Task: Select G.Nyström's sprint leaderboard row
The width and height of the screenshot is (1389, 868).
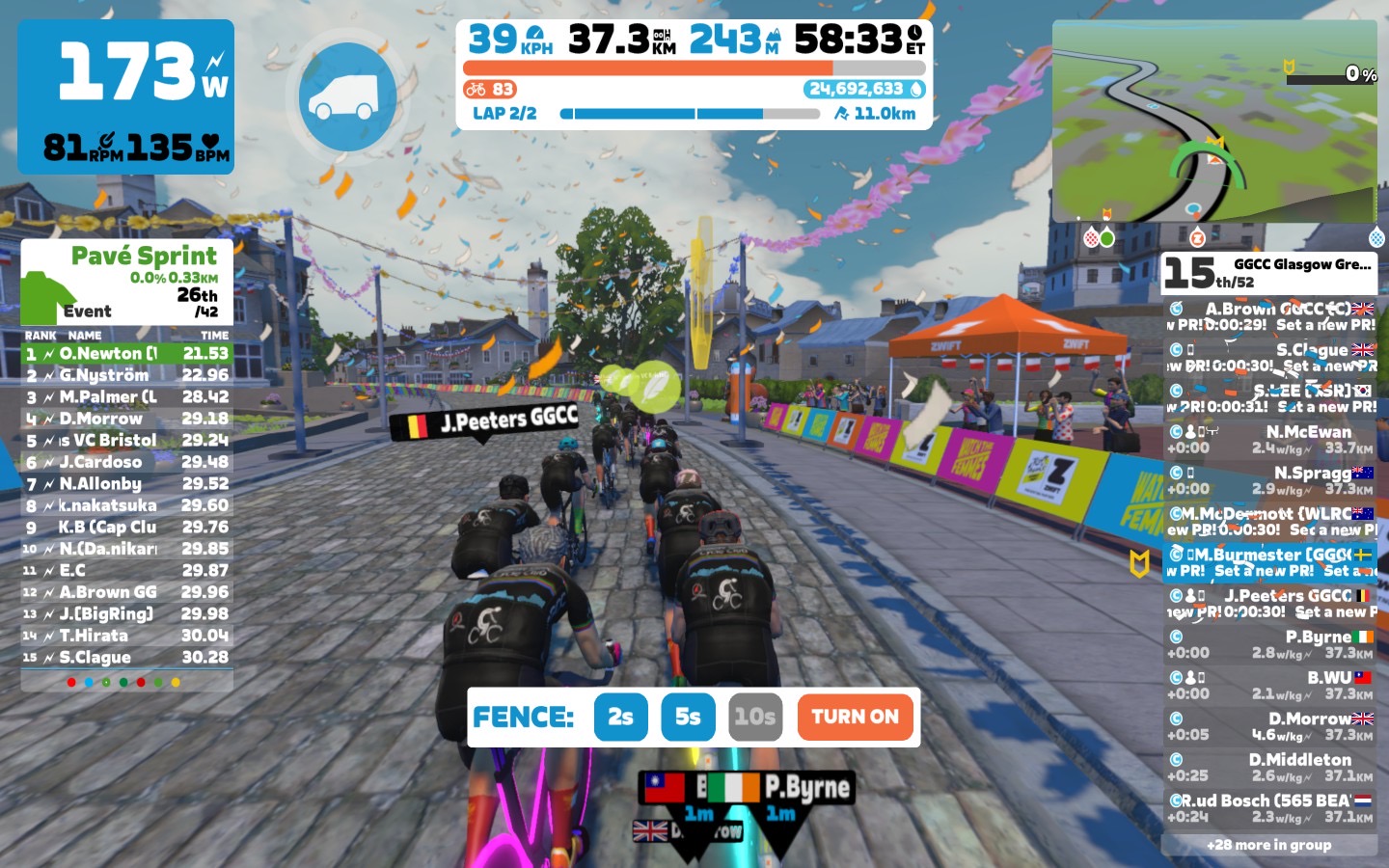Action: 126,375
